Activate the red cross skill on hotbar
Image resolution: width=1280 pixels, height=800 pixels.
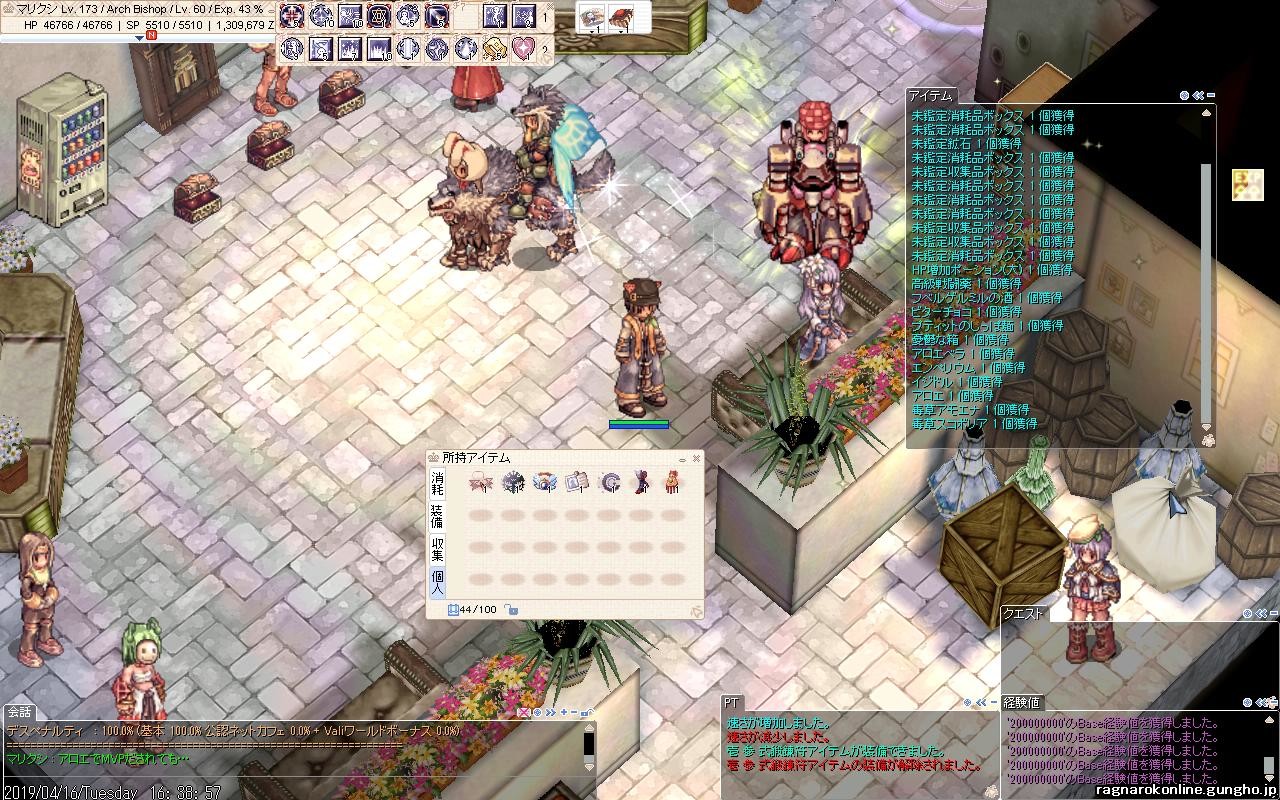[292, 16]
